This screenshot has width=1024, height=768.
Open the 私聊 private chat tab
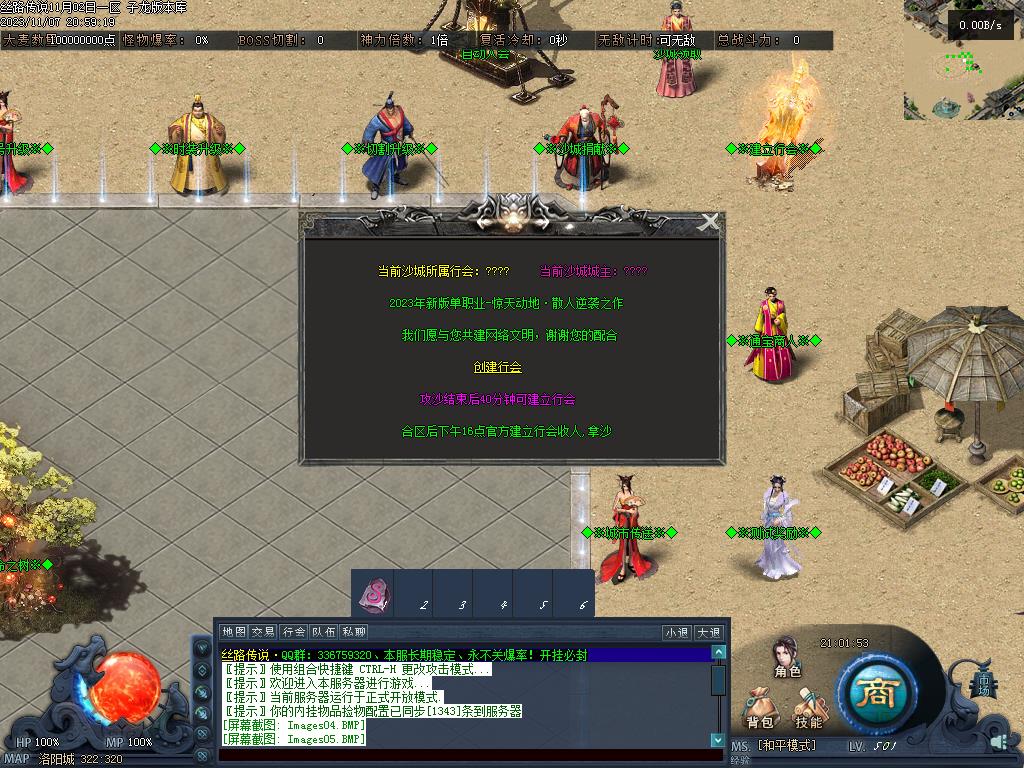354,632
